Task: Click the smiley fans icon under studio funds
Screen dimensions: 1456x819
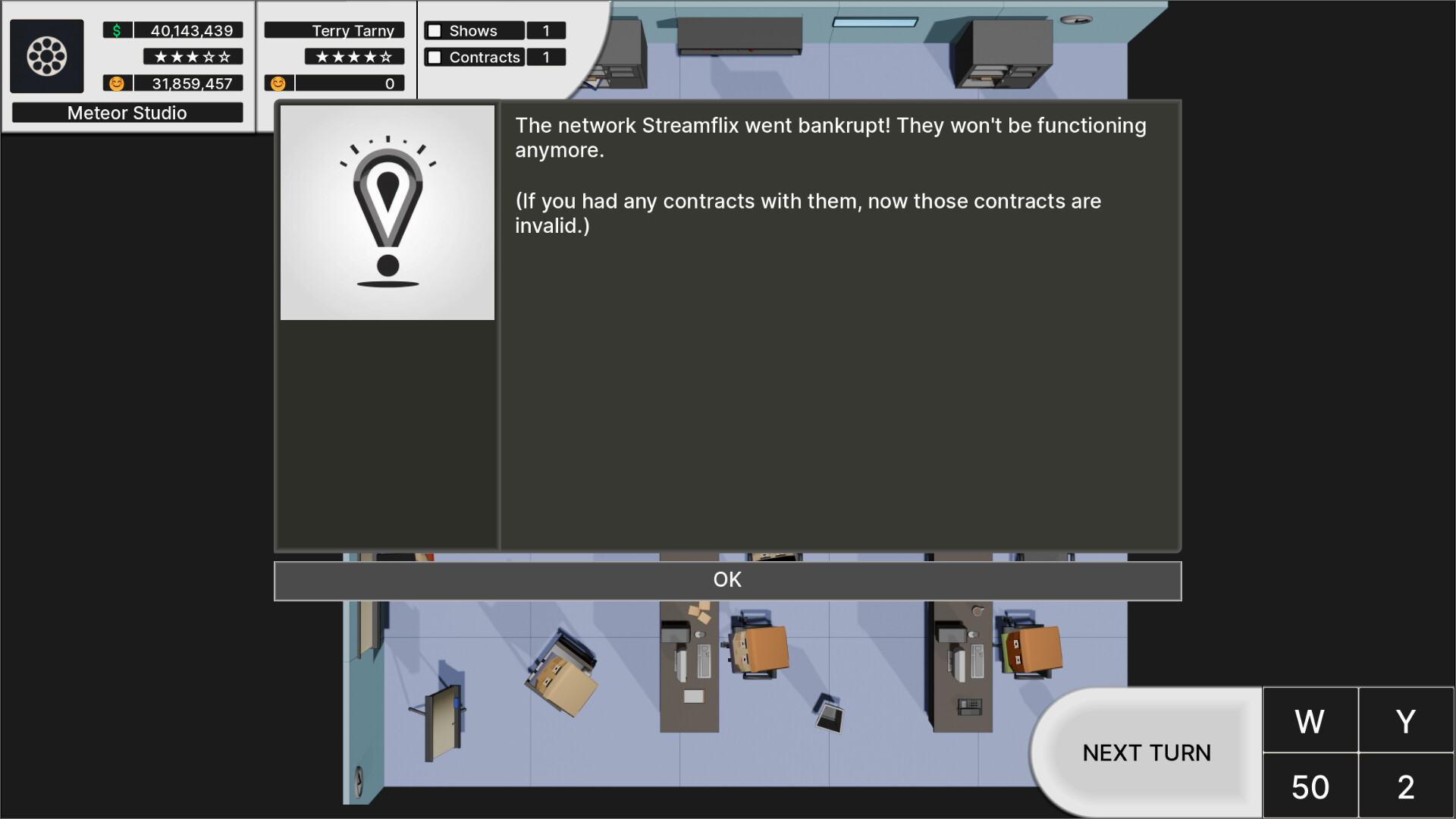Action: 115,83
